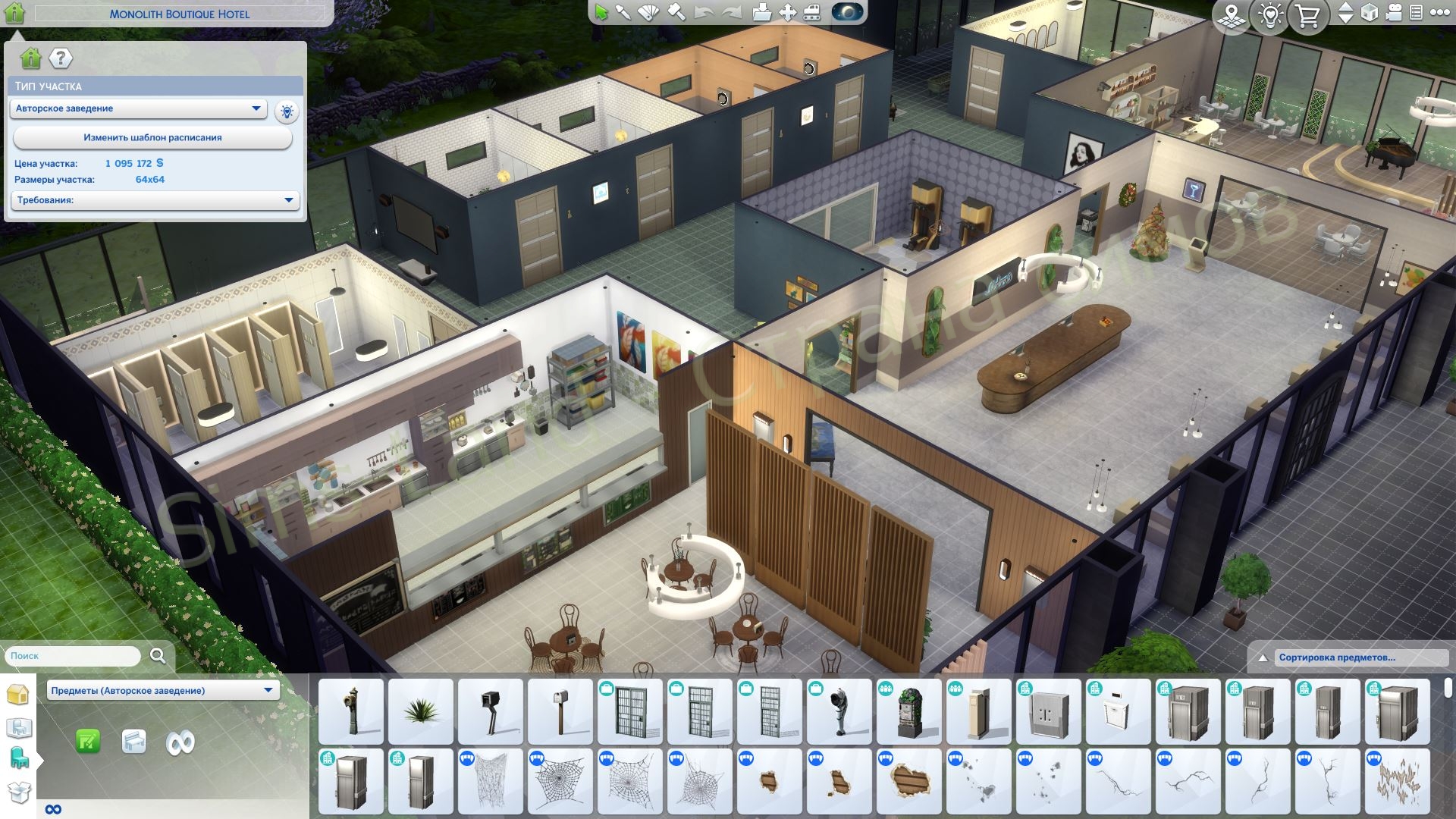
Task: Select the spiky green plant thumbnail
Action: [421, 711]
